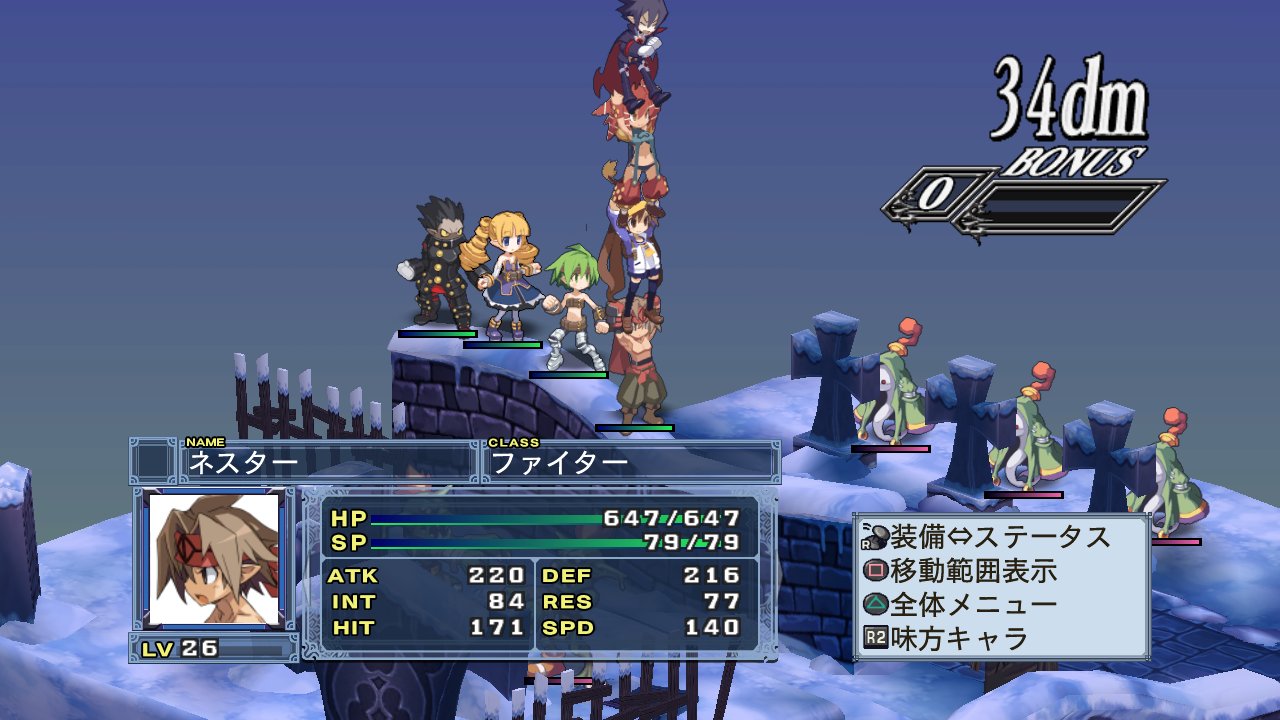Click the empty square icon beside the NAME field
Screen dimensions: 1280x720
tap(156, 458)
